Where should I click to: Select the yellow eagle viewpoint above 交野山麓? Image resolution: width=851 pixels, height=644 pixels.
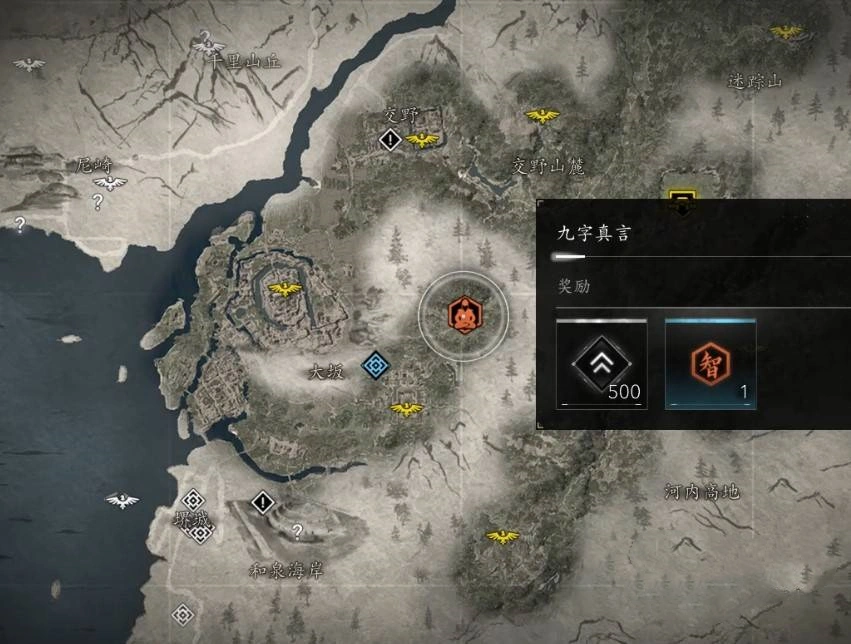coord(542,117)
